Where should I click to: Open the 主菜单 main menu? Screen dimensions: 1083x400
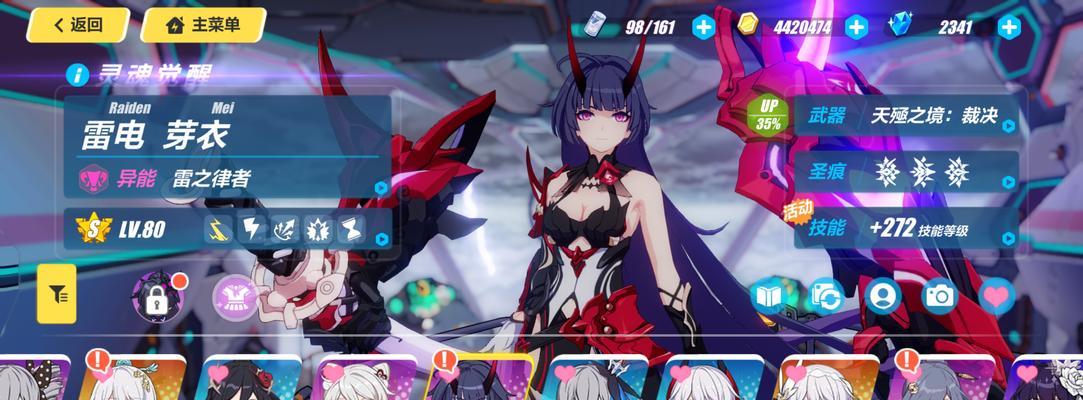point(202,25)
